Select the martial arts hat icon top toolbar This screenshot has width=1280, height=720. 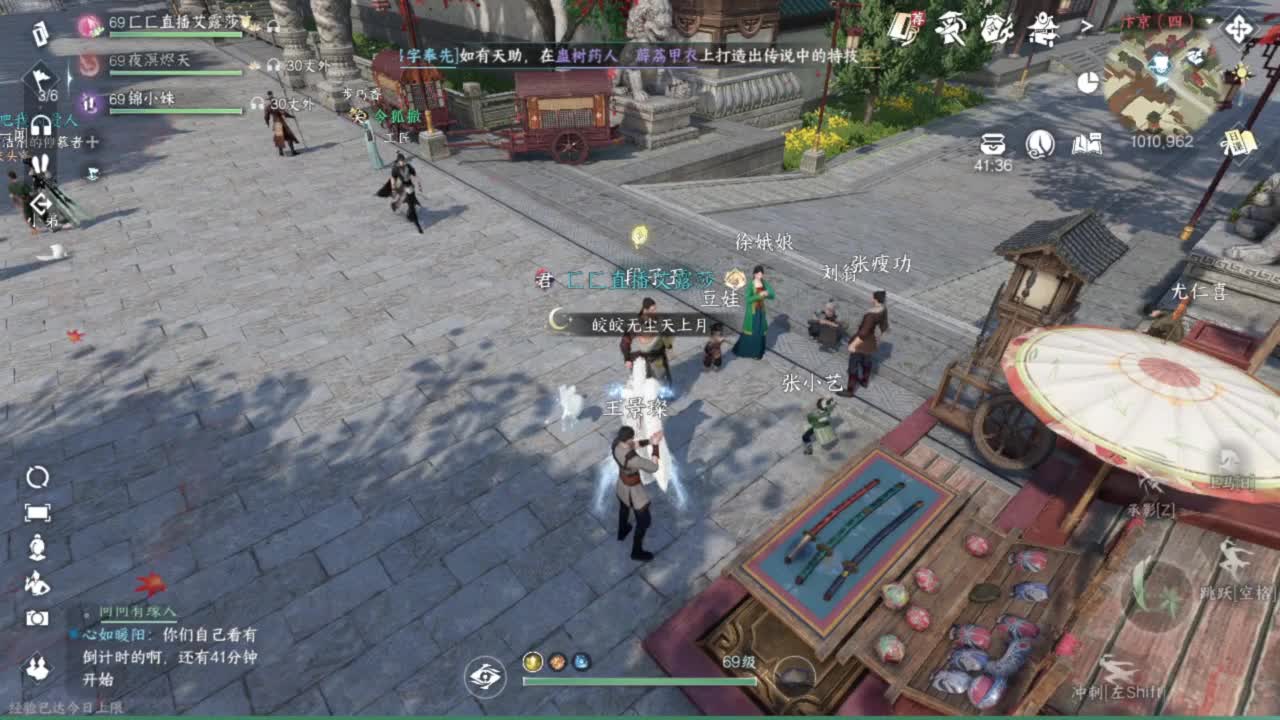point(953,28)
